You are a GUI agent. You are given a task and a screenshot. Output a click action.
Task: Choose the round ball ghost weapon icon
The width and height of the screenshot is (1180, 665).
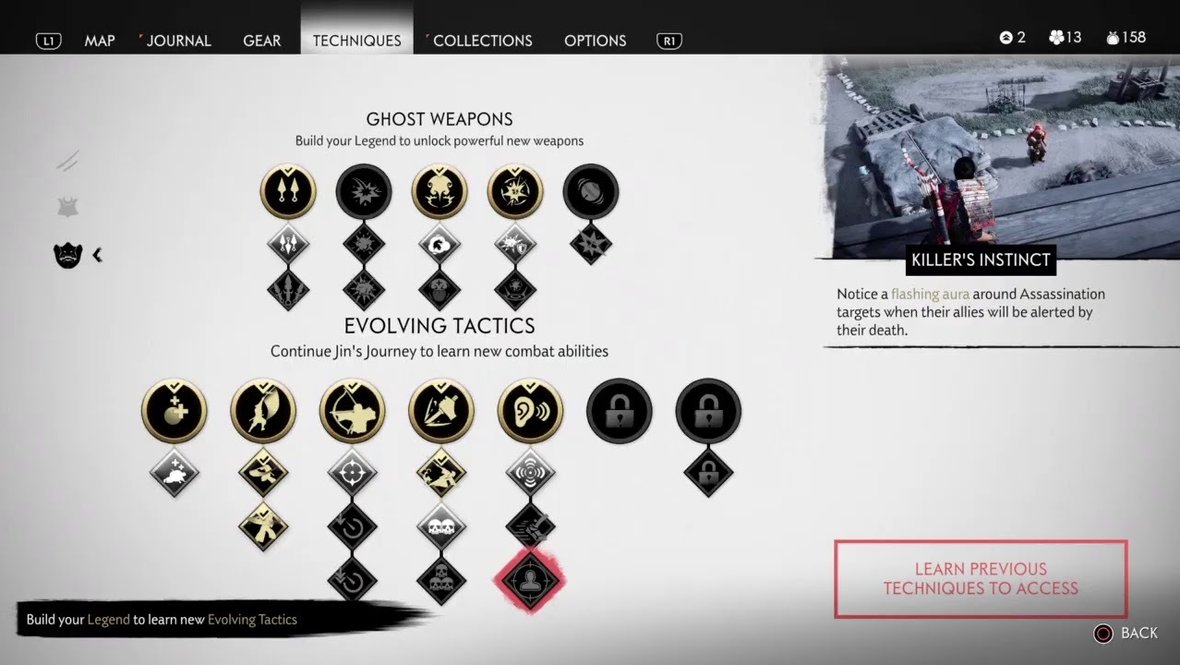[590, 191]
